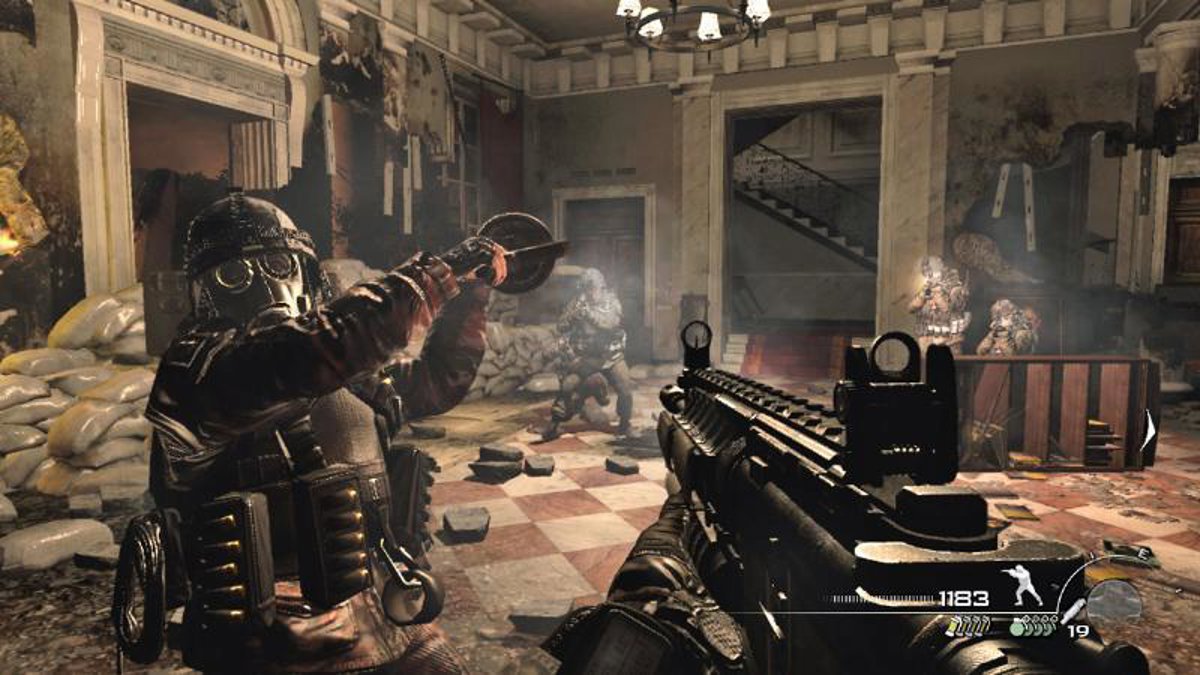Select the flashbang grenades icon
The image size is (1200, 675).
point(969,627)
